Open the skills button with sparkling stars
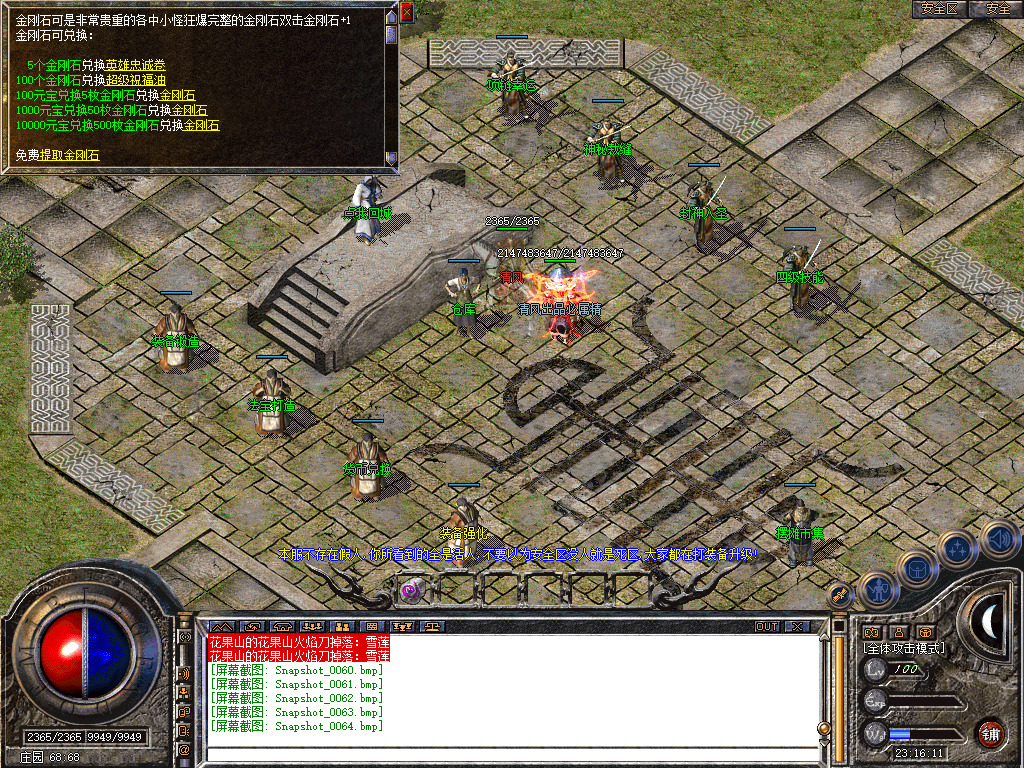This screenshot has height=768, width=1024. pos(957,548)
